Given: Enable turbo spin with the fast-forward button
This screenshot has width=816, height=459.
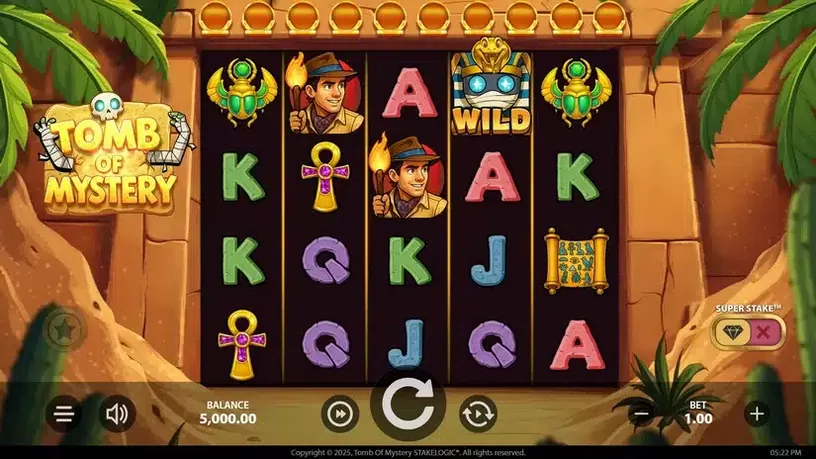Looking at the screenshot, I should (x=340, y=414).
